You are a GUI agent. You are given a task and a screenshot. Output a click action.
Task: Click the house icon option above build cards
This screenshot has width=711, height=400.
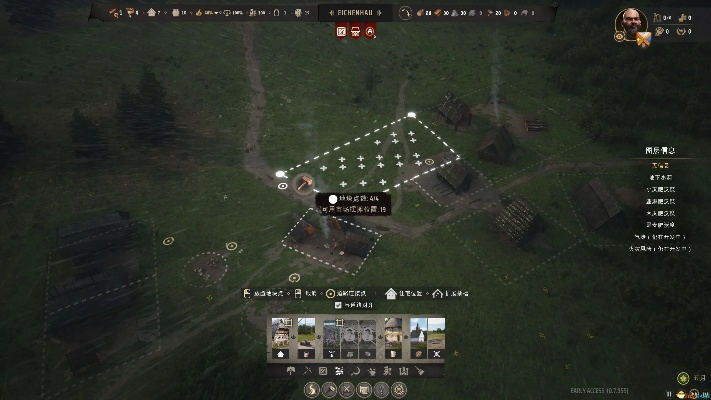pyautogui.click(x=391, y=293)
